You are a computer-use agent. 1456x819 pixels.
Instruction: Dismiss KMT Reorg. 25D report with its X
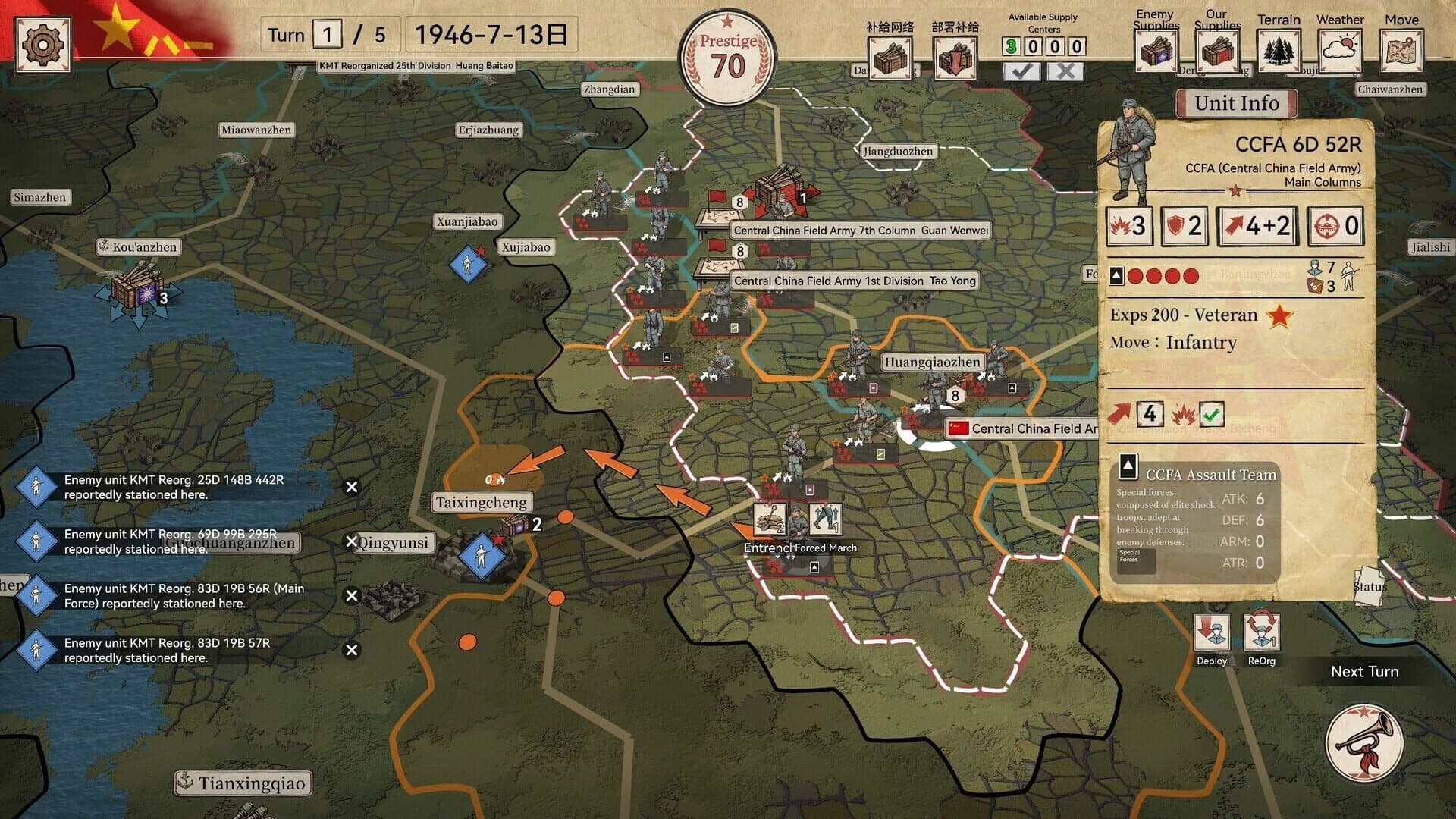coord(351,486)
